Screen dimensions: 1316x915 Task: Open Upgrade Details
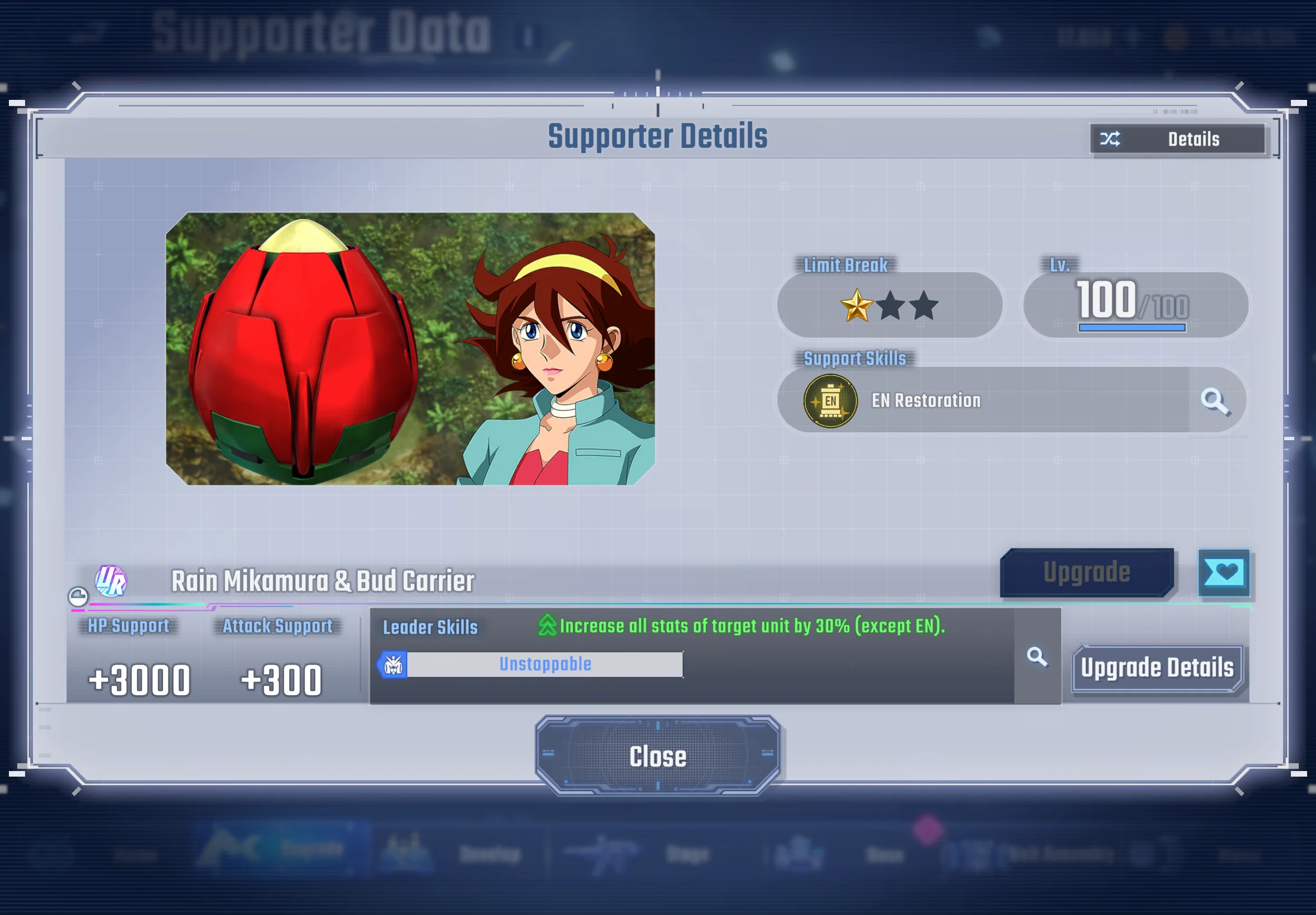pyautogui.click(x=1157, y=668)
